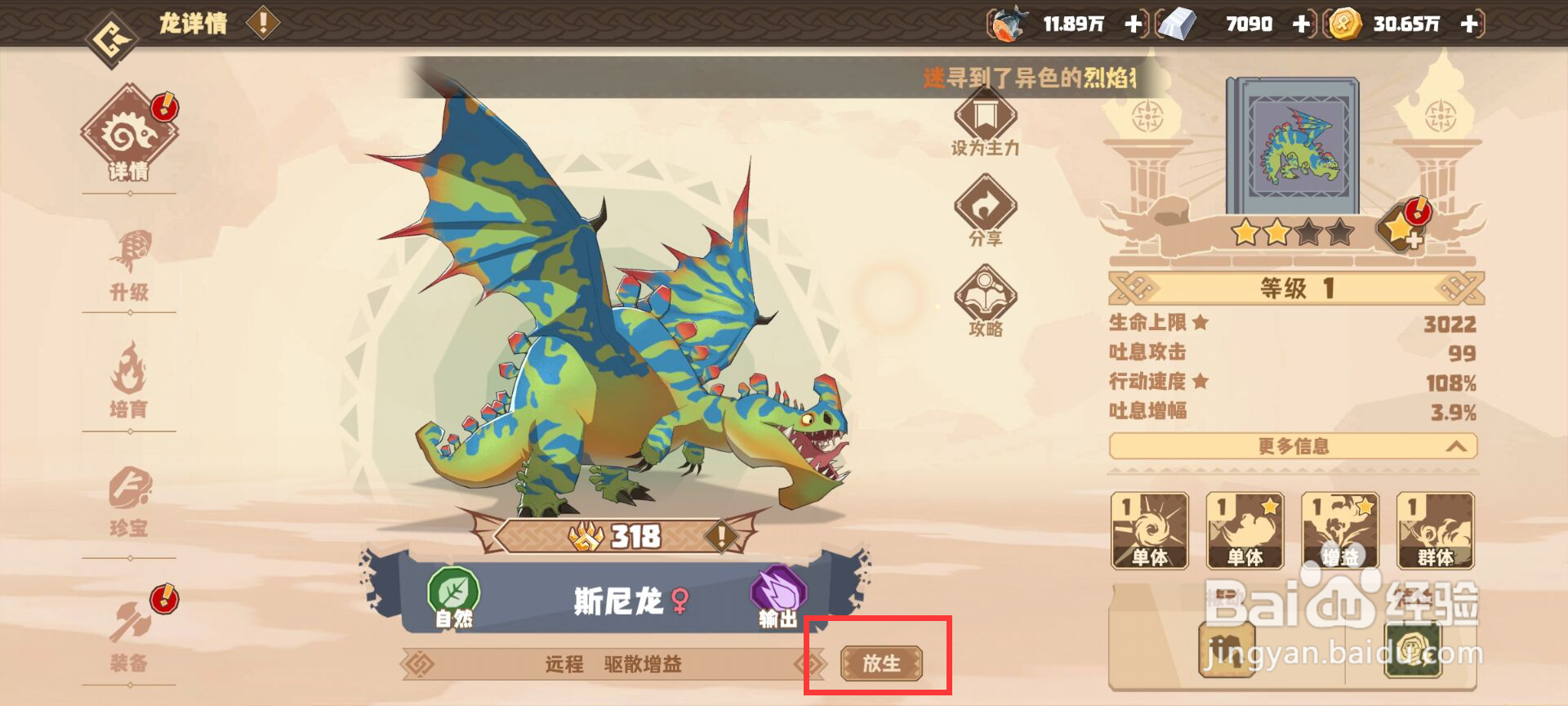Select the first 单体 skill icon

point(1150,531)
